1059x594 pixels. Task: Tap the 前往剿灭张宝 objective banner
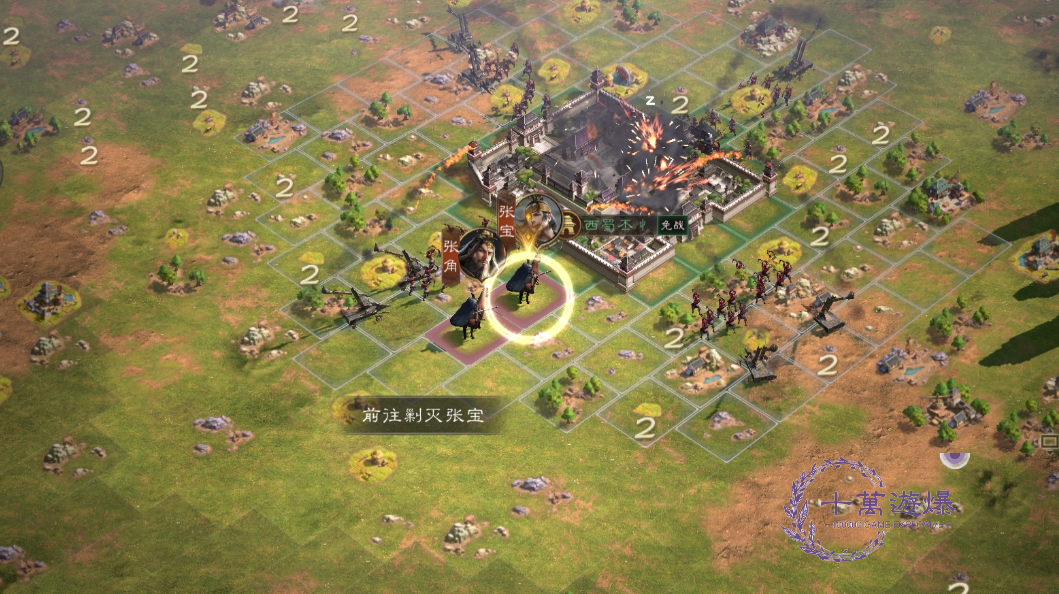point(424,415)
